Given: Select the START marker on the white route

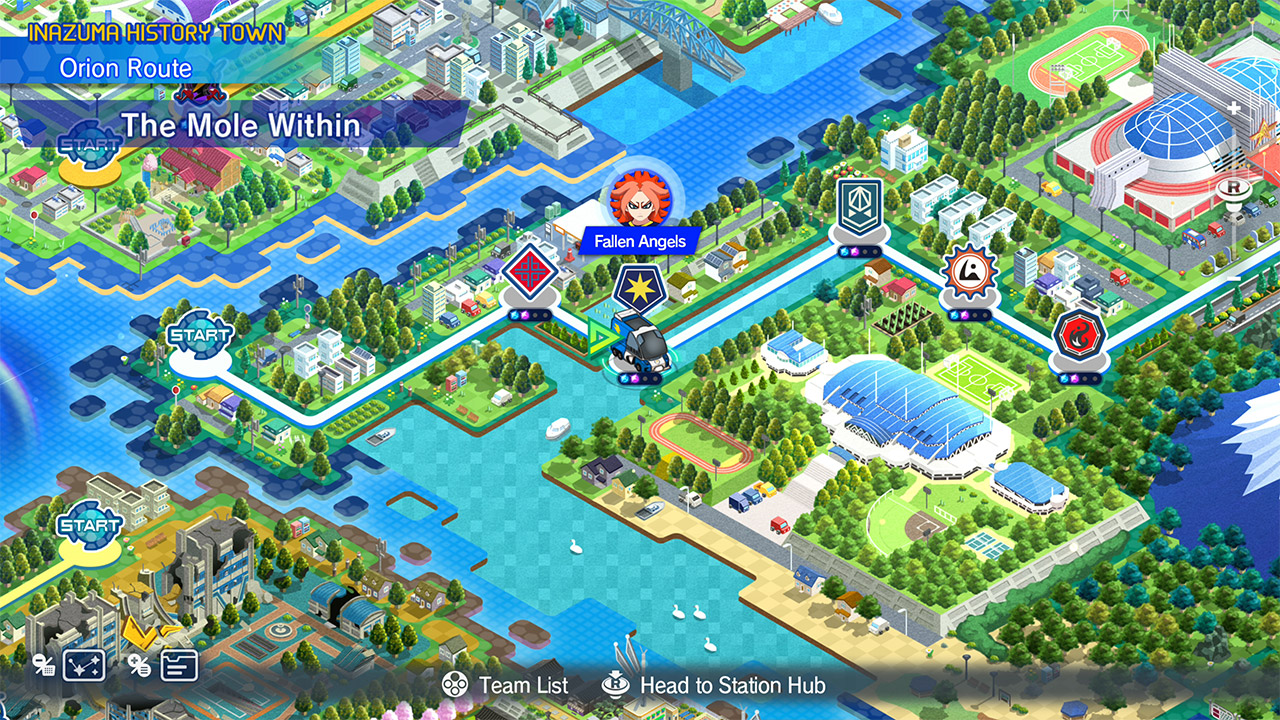Looking at the screenshot, I should point(199,336).
